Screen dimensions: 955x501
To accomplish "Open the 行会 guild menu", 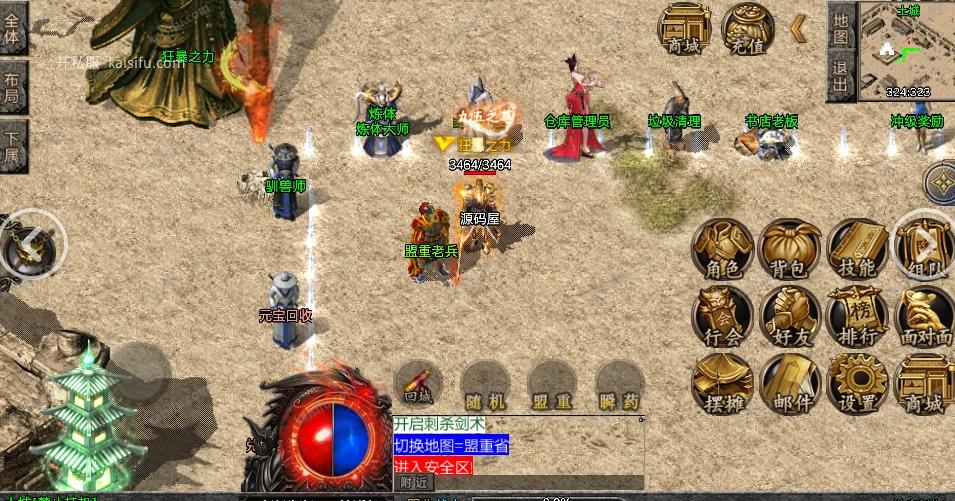I will tap(723, 317).
